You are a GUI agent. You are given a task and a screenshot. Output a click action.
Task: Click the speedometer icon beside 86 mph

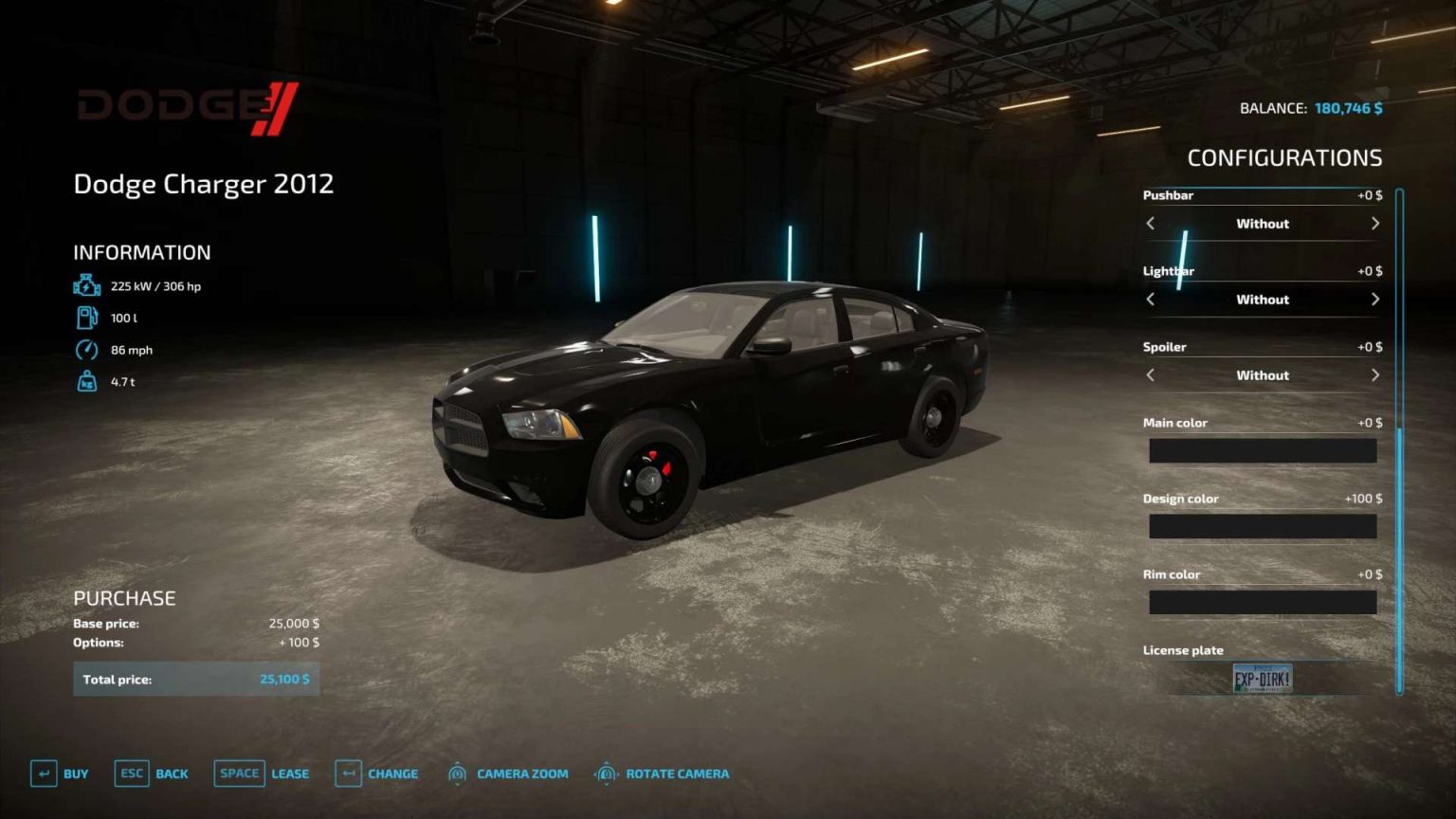pyautogui.click(x=86, y=349)
